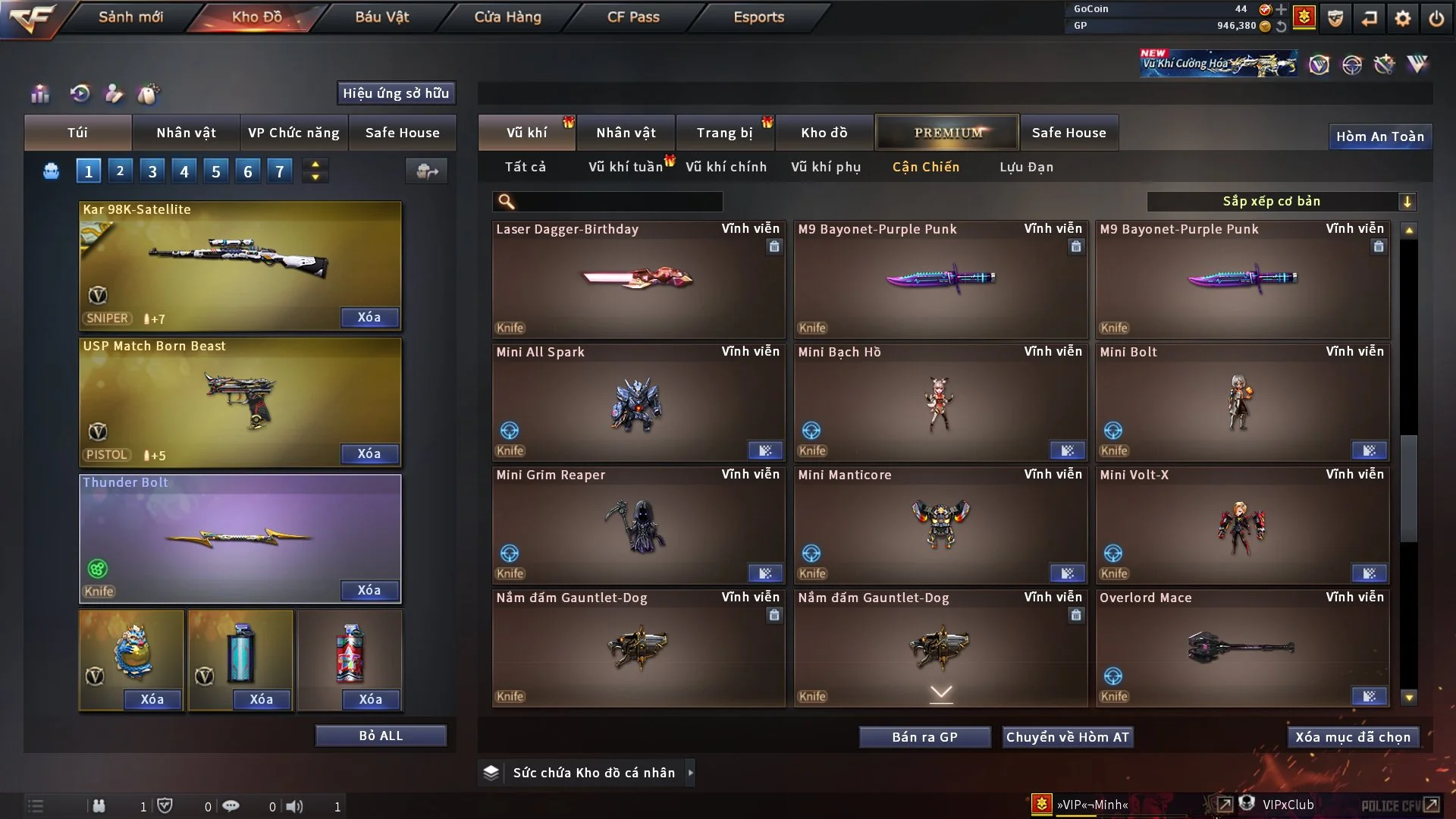
Task: Open the Cửa Hàng shop menu
Action: [507, 17]
